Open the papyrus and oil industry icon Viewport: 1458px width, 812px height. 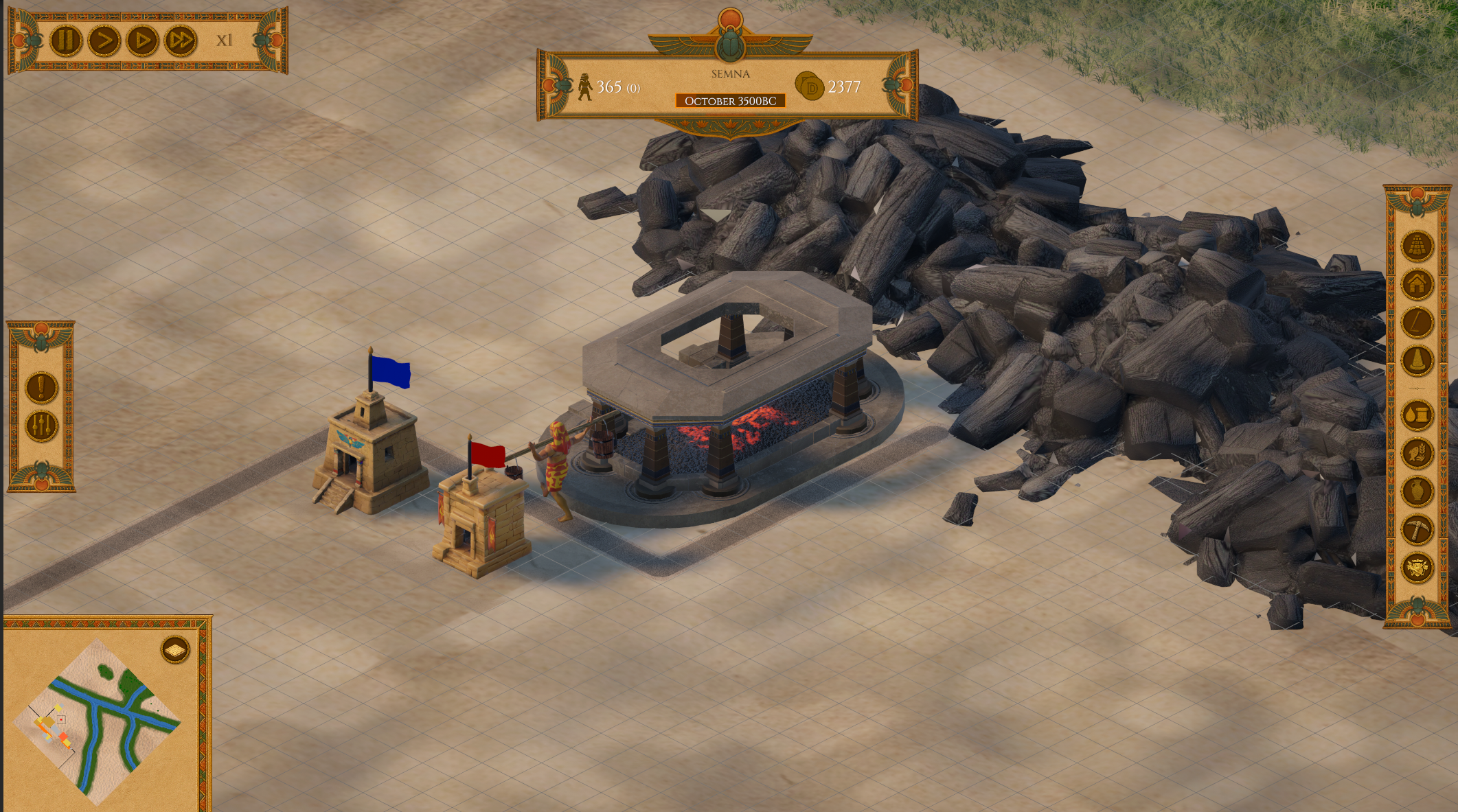pyautogui.click(x=1417, y=414)
